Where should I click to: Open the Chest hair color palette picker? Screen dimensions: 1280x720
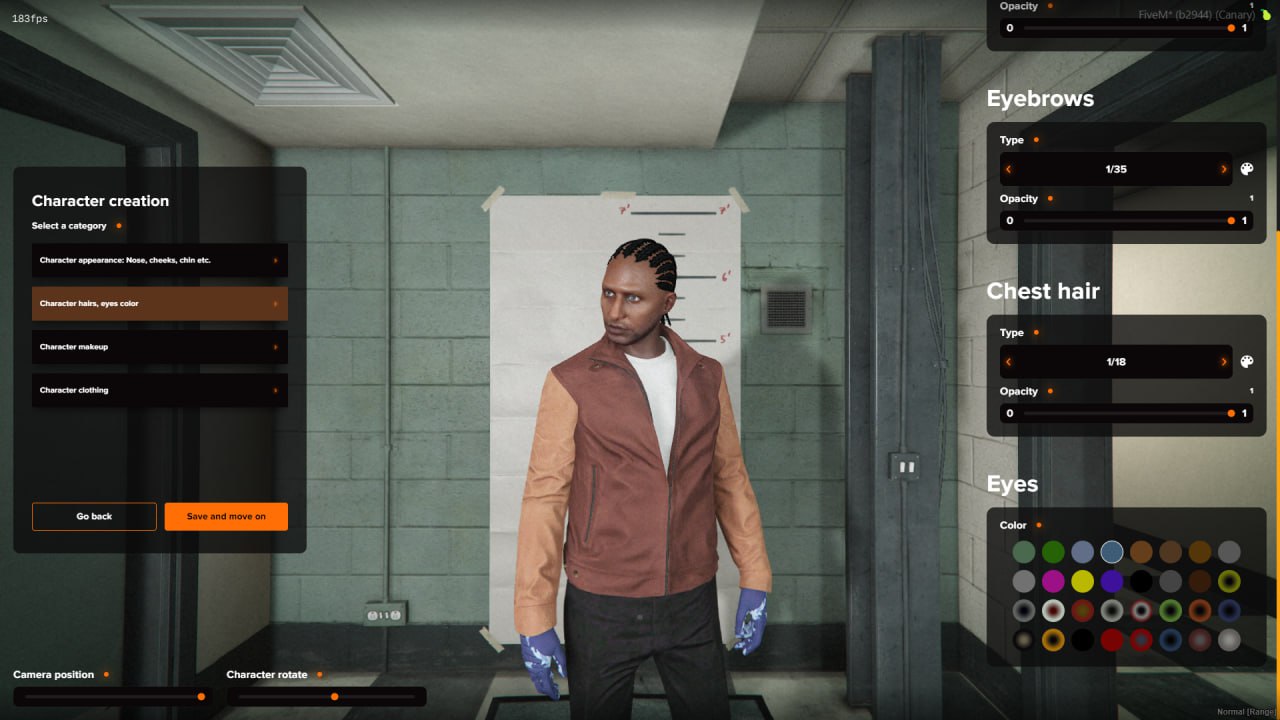tap(1246, 361)
